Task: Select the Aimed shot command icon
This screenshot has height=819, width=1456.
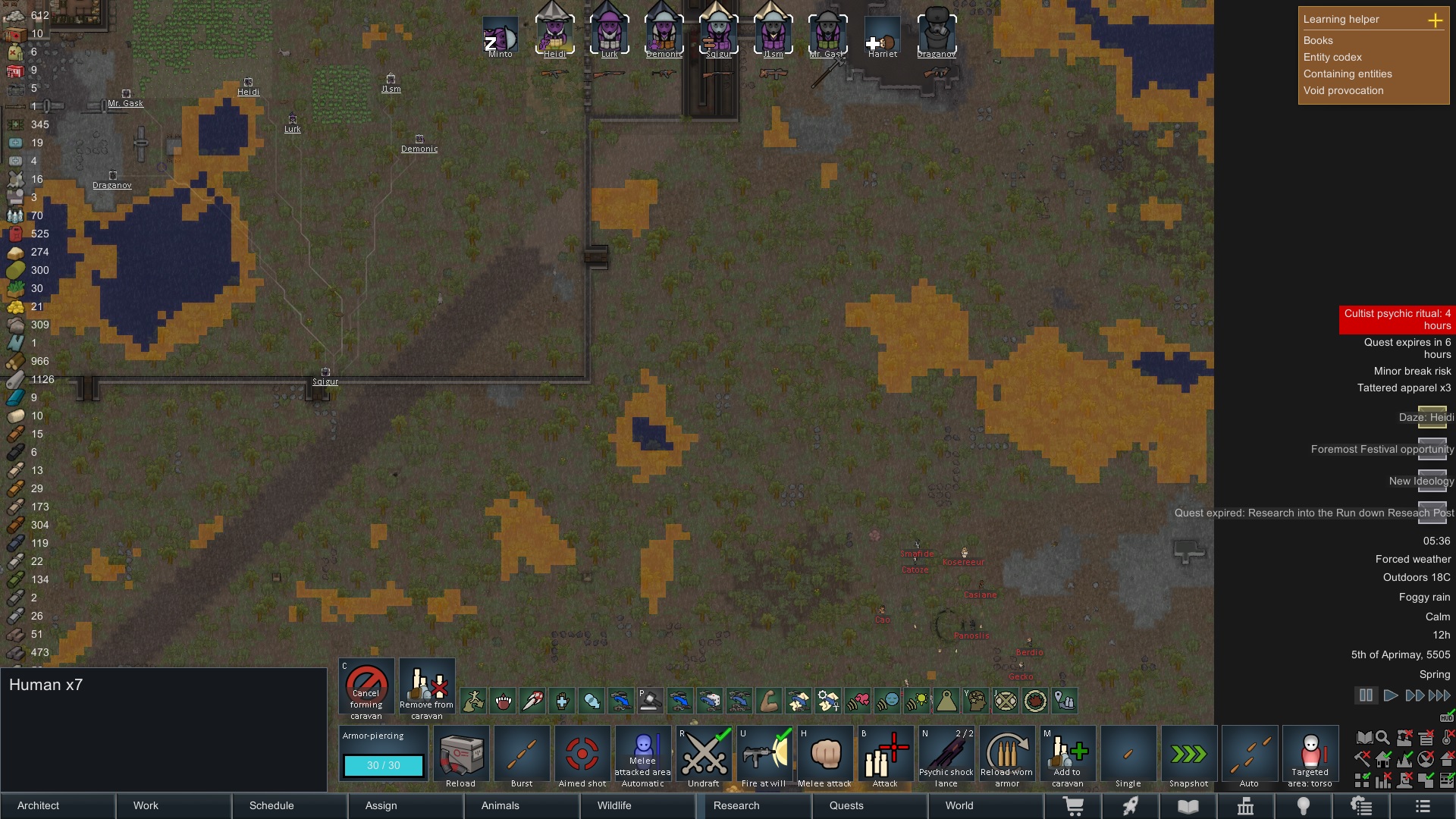Action: [582, 755]
